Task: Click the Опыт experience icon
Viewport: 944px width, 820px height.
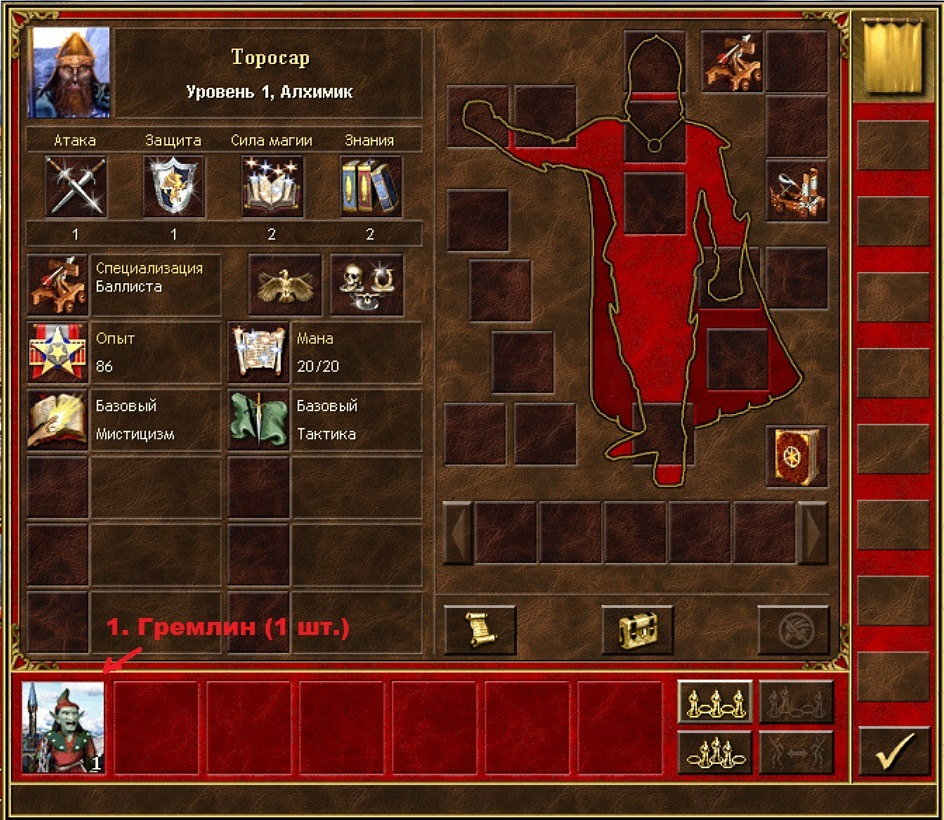Action: 58,352
